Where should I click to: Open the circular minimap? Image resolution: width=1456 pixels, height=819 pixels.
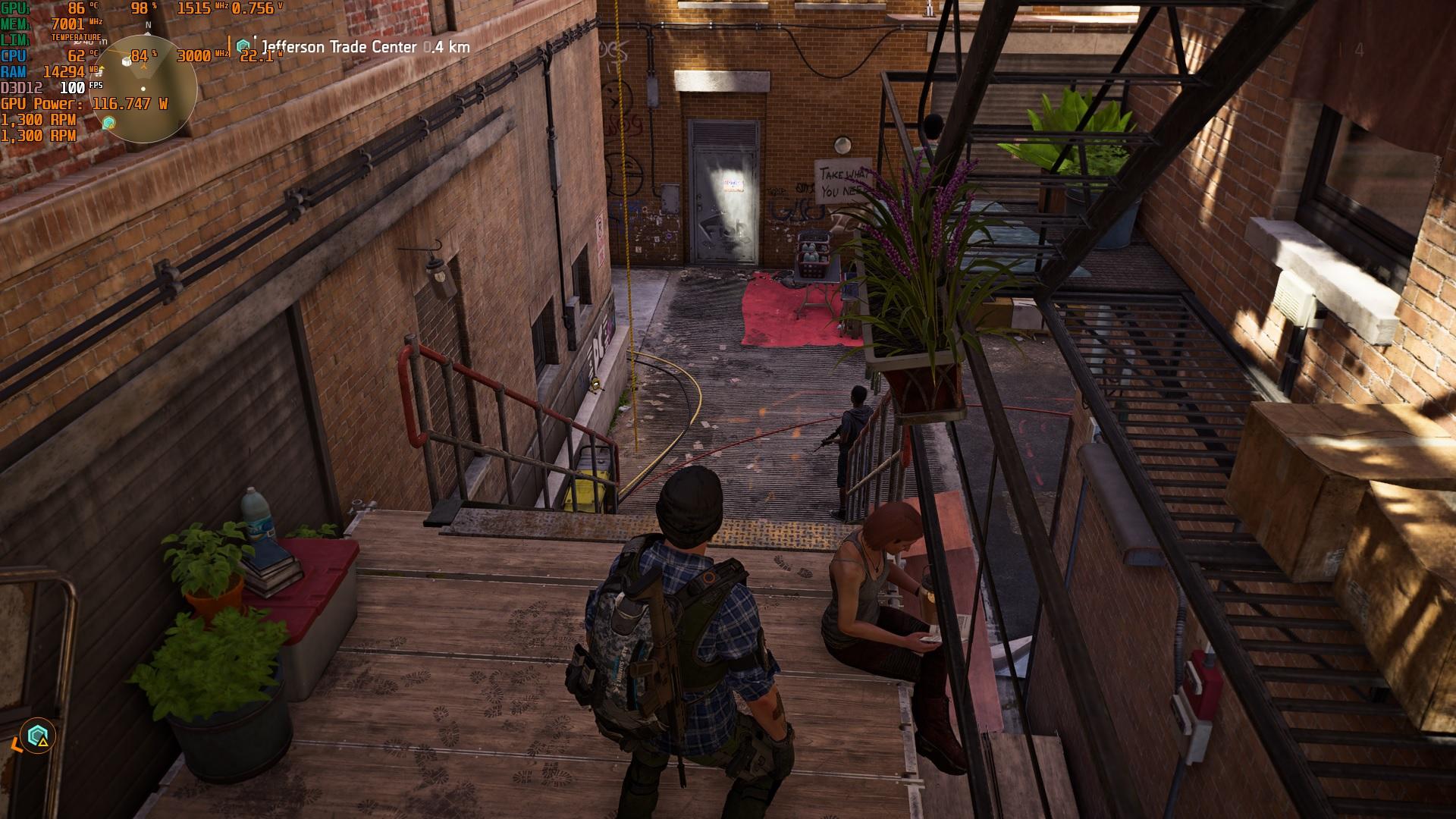[148, 89]
